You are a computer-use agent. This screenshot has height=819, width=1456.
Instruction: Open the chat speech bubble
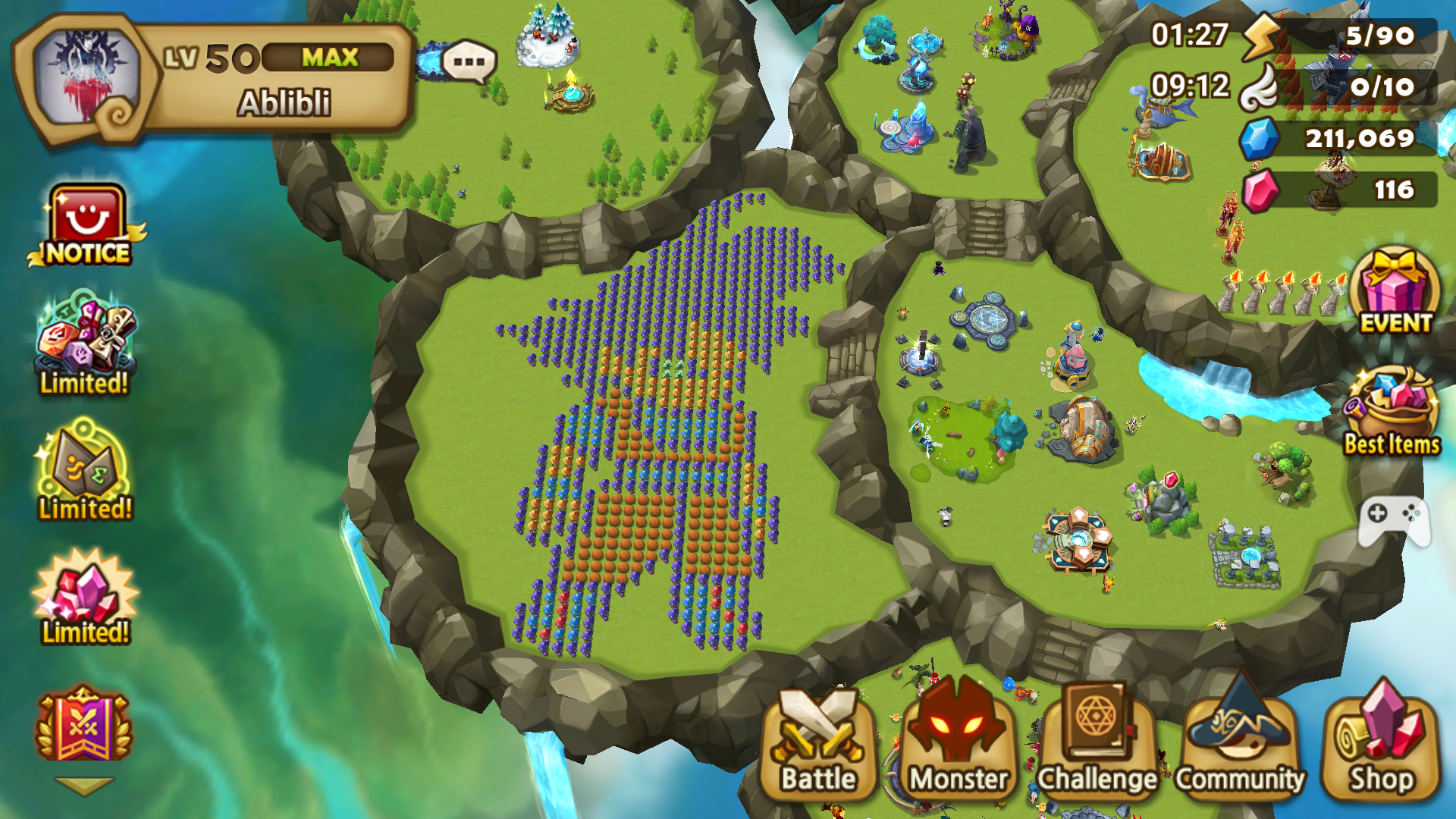pos(468,62)
